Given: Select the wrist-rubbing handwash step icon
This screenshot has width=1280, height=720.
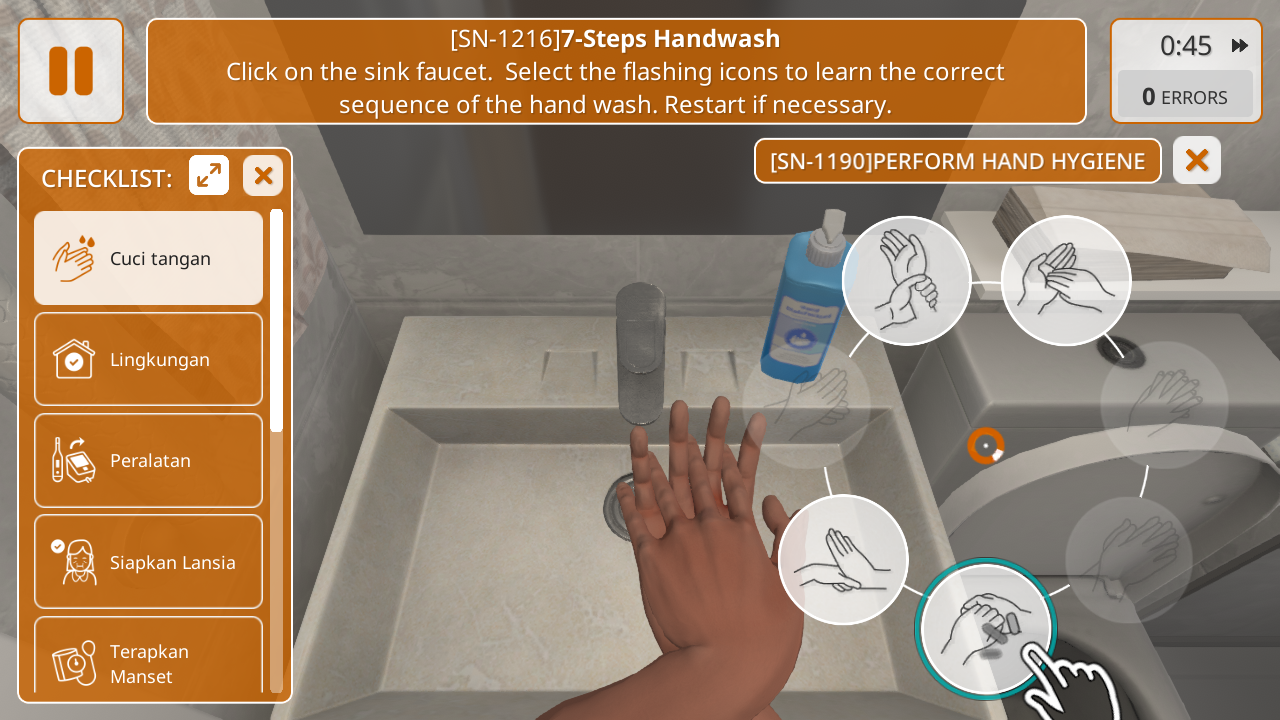Looking at the screenshot, I should pyautogui.click(x=906, y=281).
